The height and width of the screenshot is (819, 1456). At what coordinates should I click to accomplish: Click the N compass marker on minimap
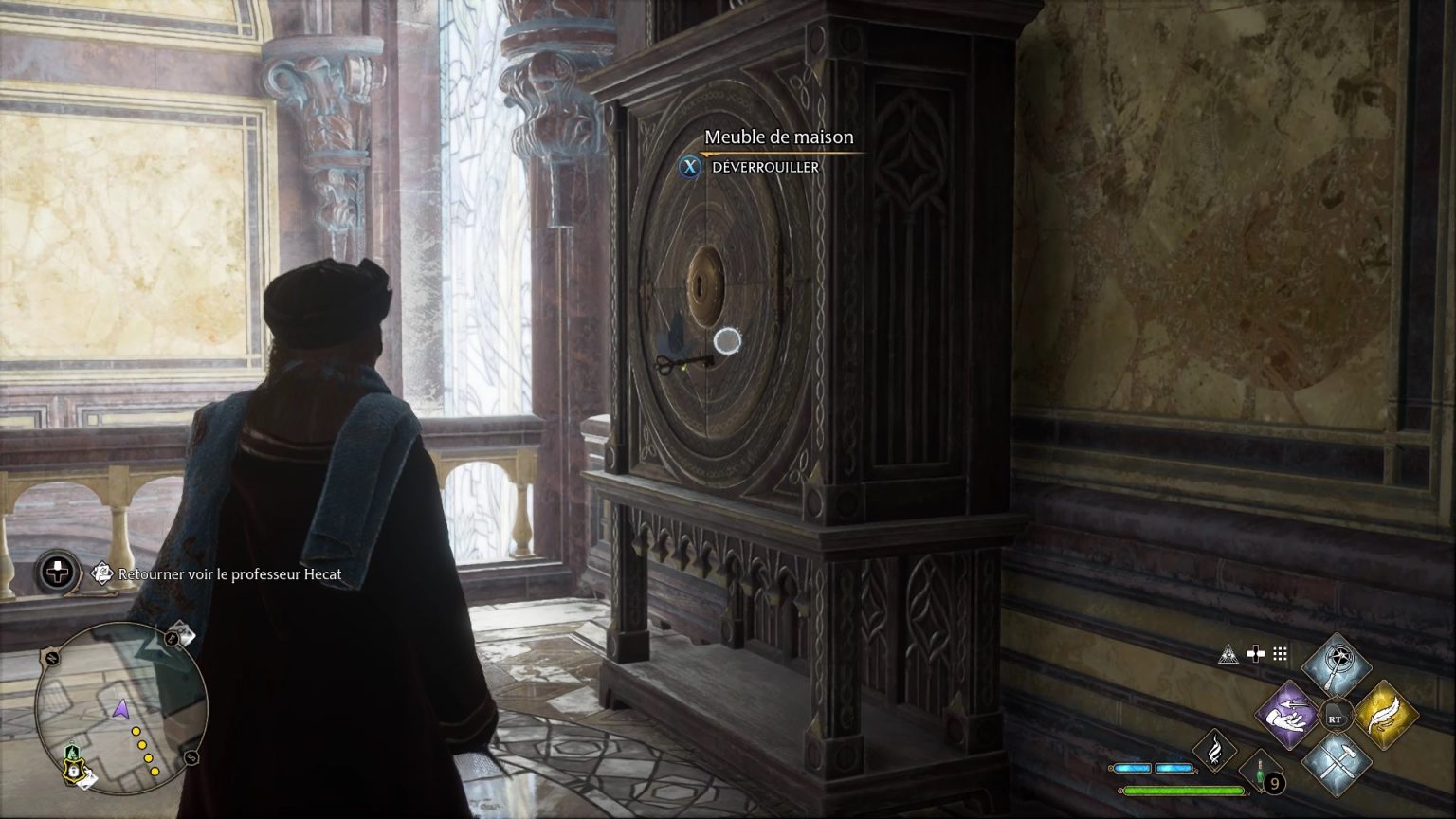click(x=50, y=658)
